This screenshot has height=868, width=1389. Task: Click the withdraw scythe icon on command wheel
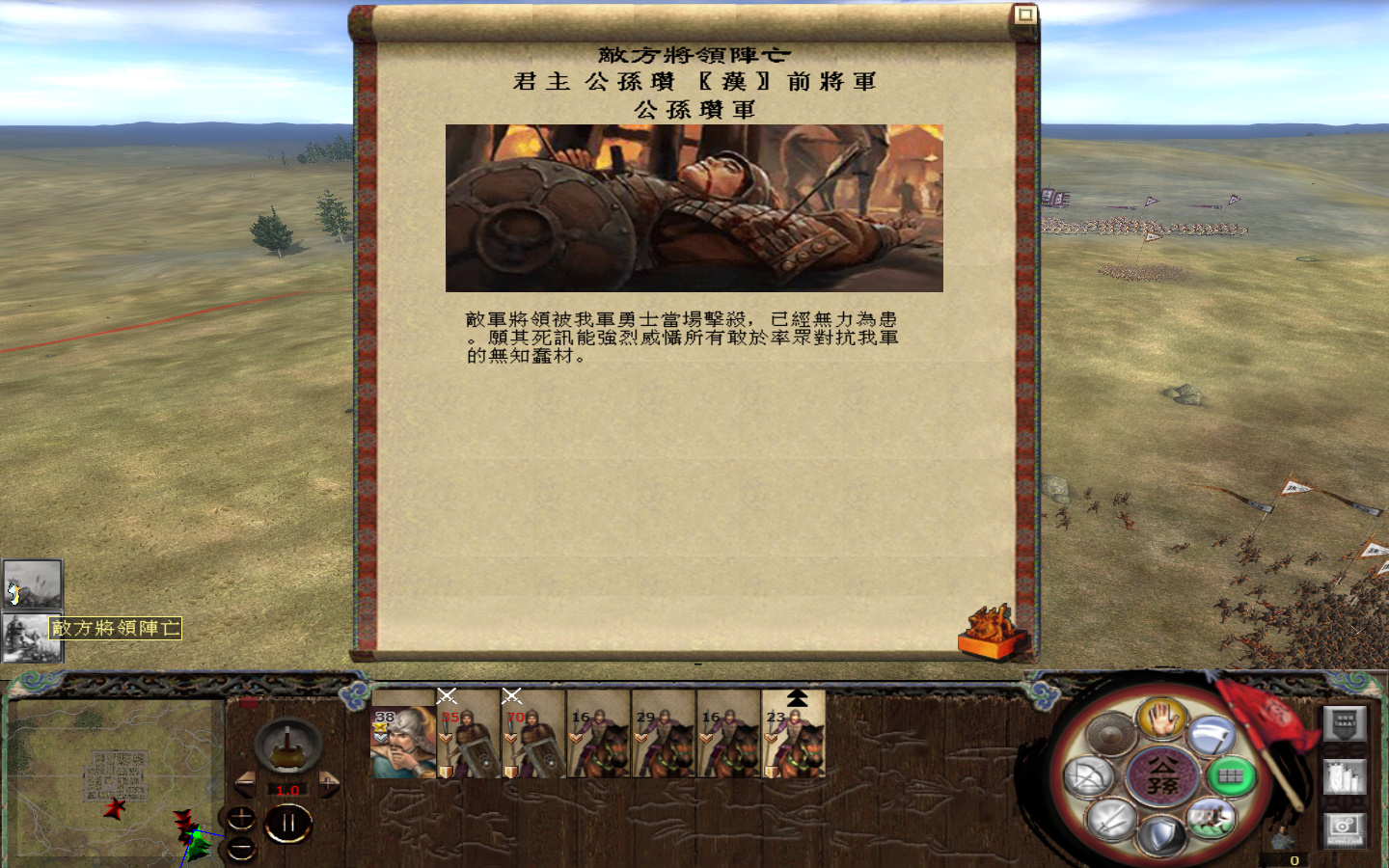click(x=1210, y=737)
